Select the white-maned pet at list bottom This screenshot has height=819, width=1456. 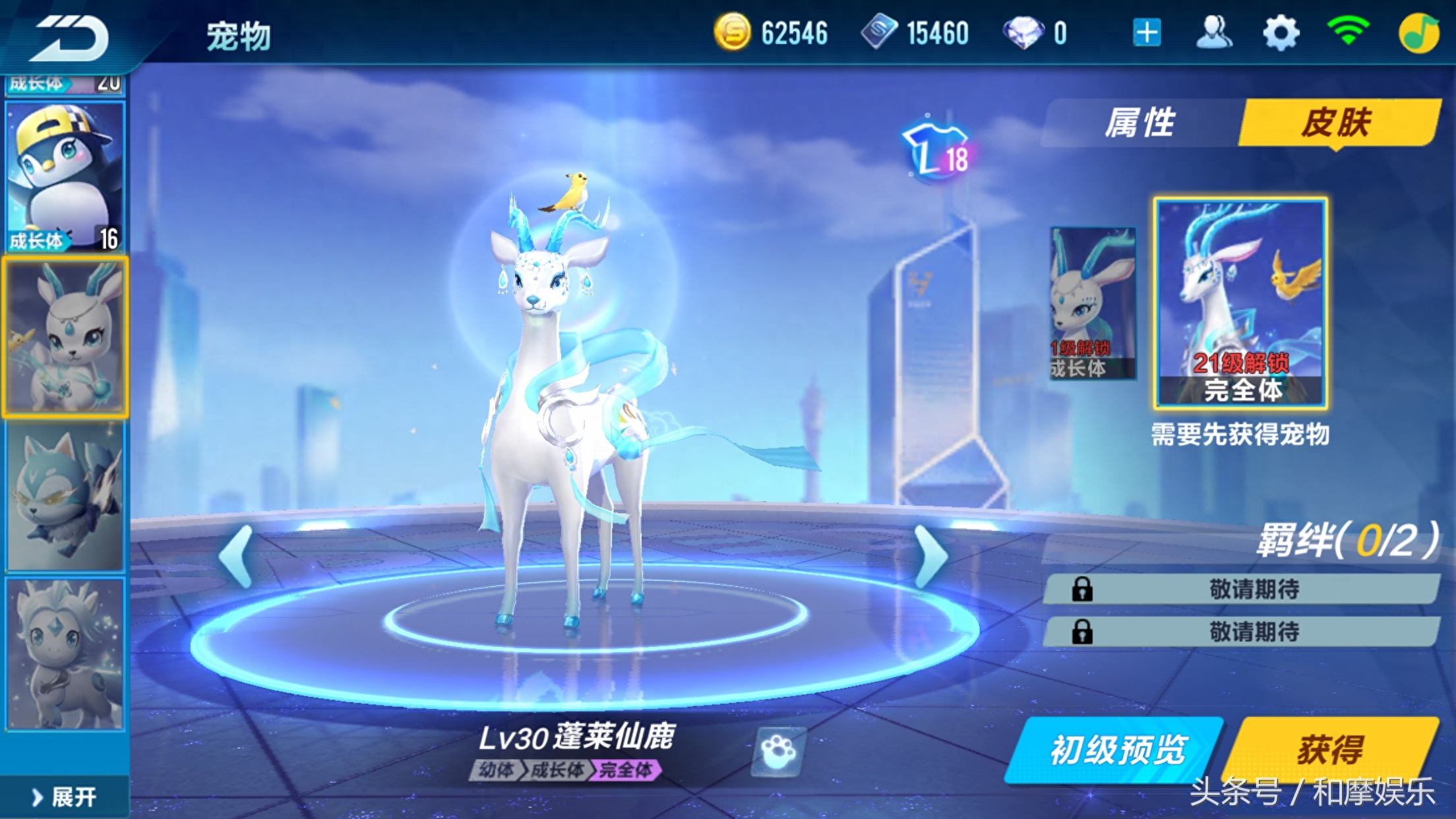65,654
